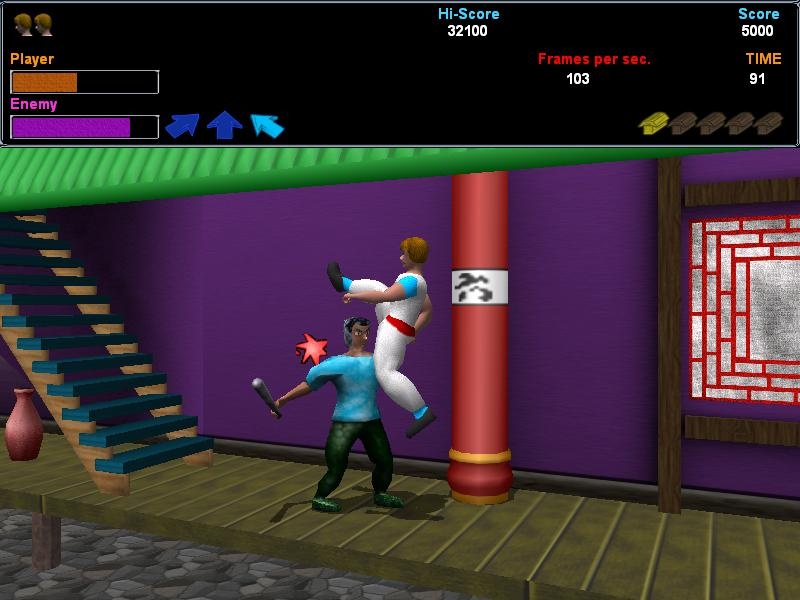Click the player lives head icons

(33, 24)
